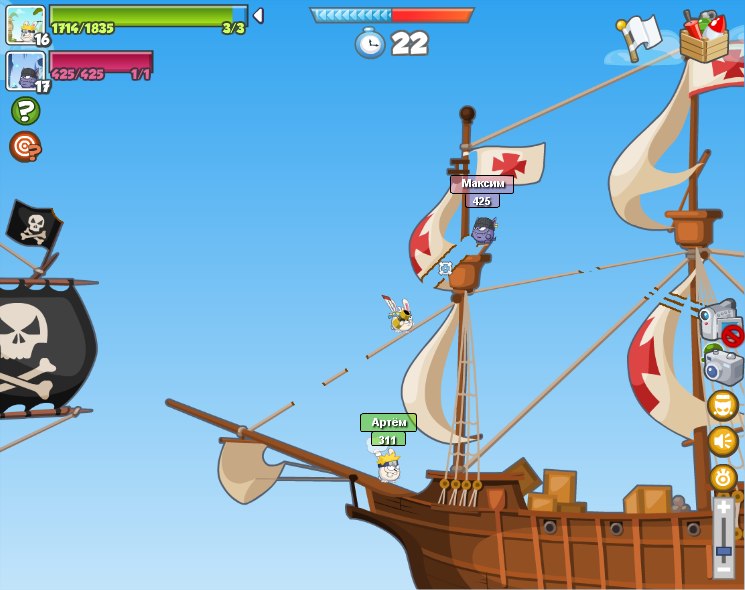
Task: Surrender with the white flag
Action: point(638,37)
